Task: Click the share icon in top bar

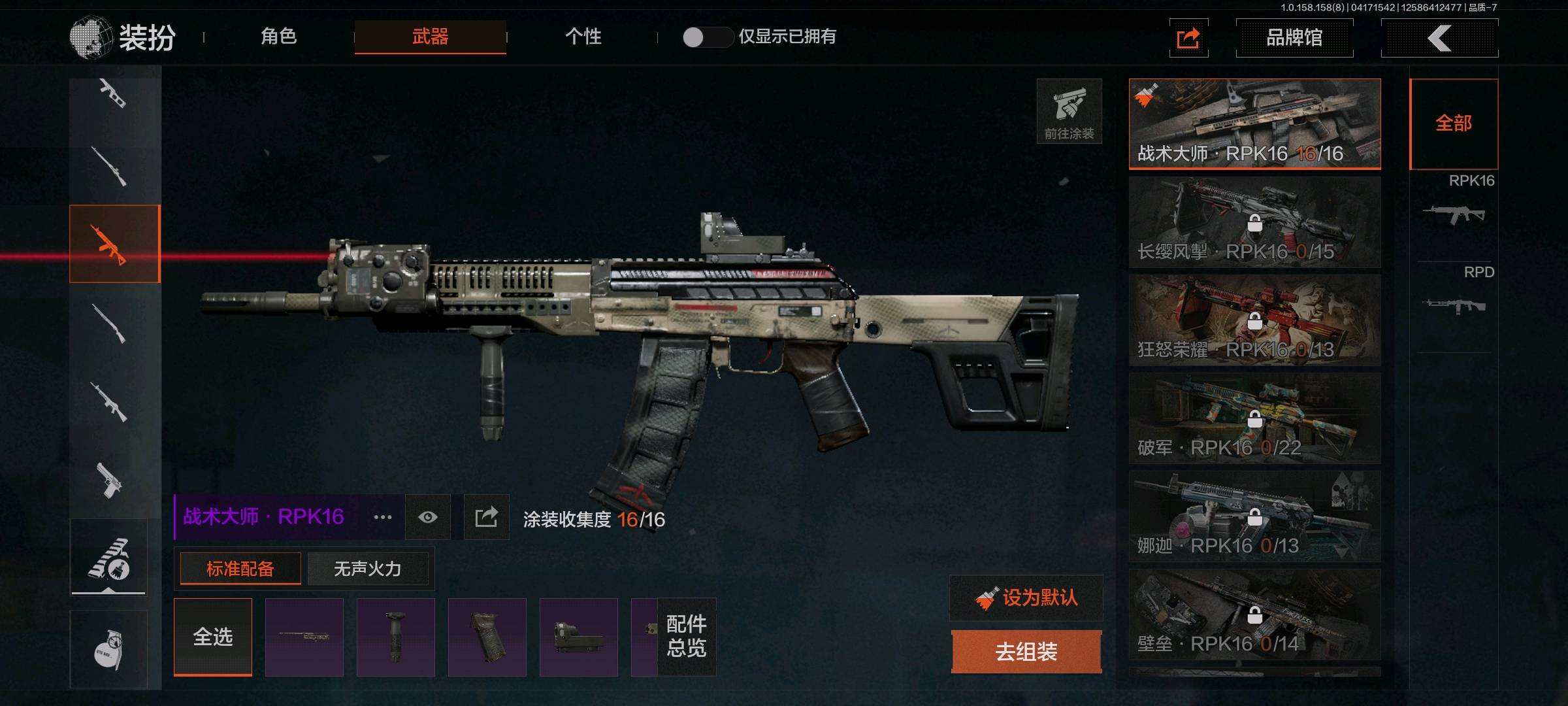Action: click(1188, 39)
